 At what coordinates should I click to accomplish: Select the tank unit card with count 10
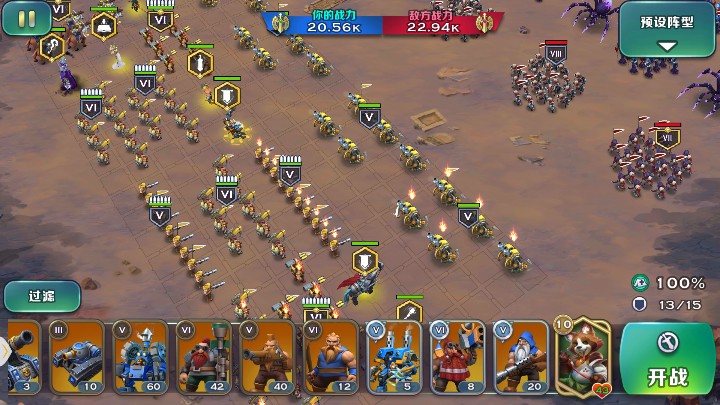click(x=76, y=357)
